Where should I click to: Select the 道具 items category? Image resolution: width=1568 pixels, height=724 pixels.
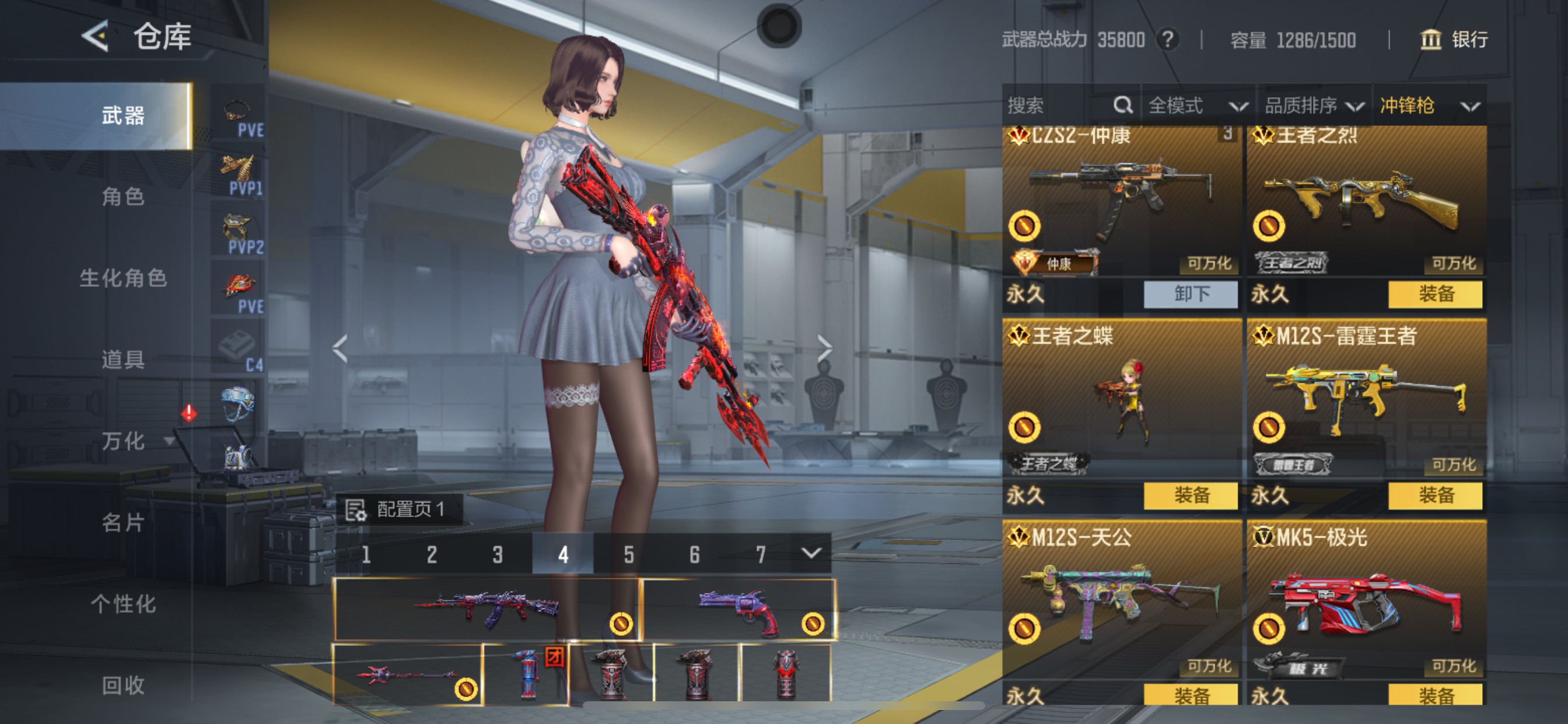(x=123, y=360)
